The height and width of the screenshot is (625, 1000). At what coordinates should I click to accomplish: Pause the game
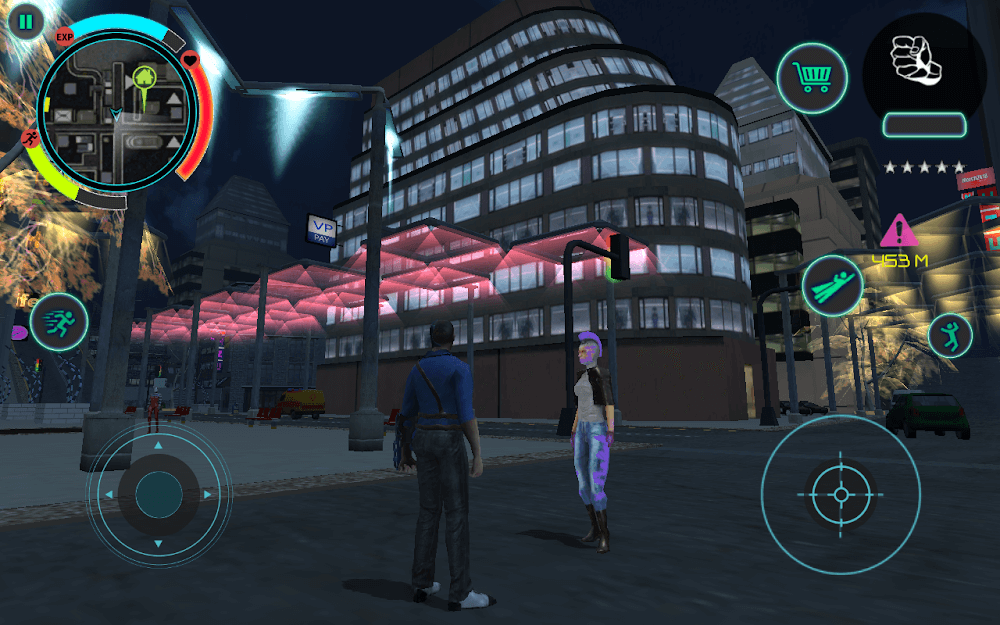(x=26, y=21)
